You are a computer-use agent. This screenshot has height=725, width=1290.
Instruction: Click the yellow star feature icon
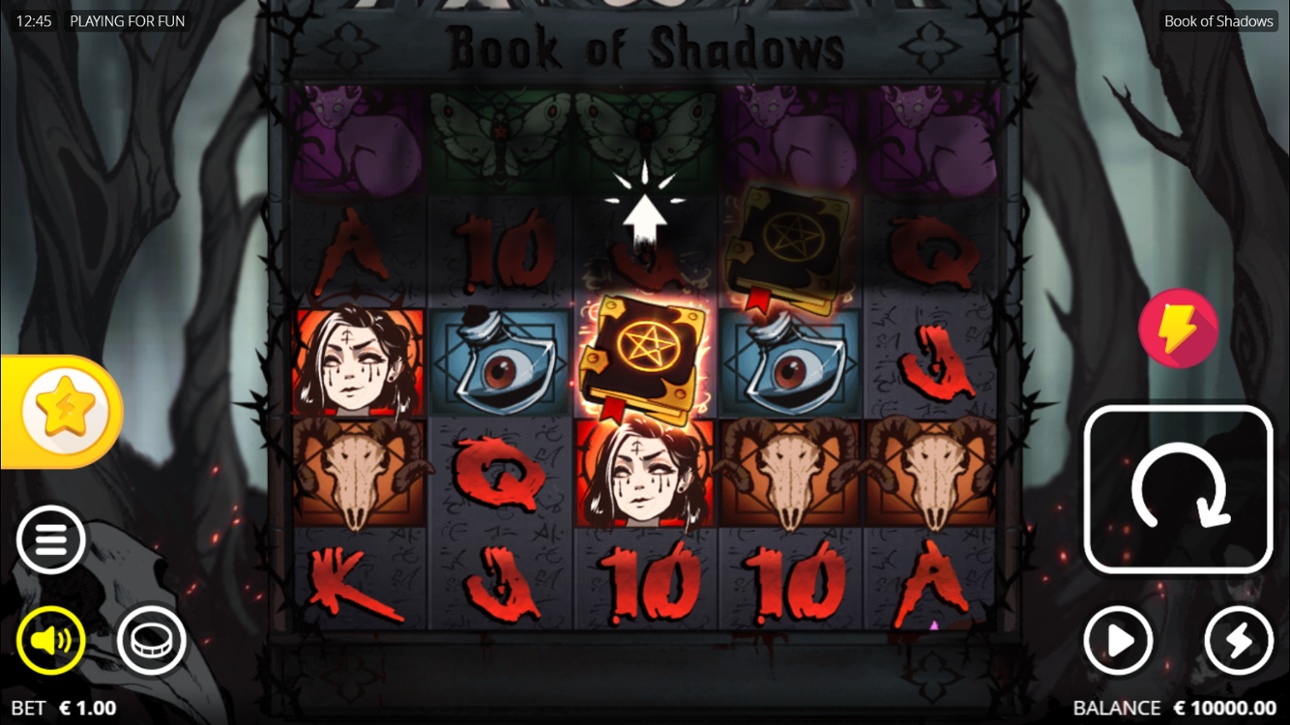(x=62, y=409)
